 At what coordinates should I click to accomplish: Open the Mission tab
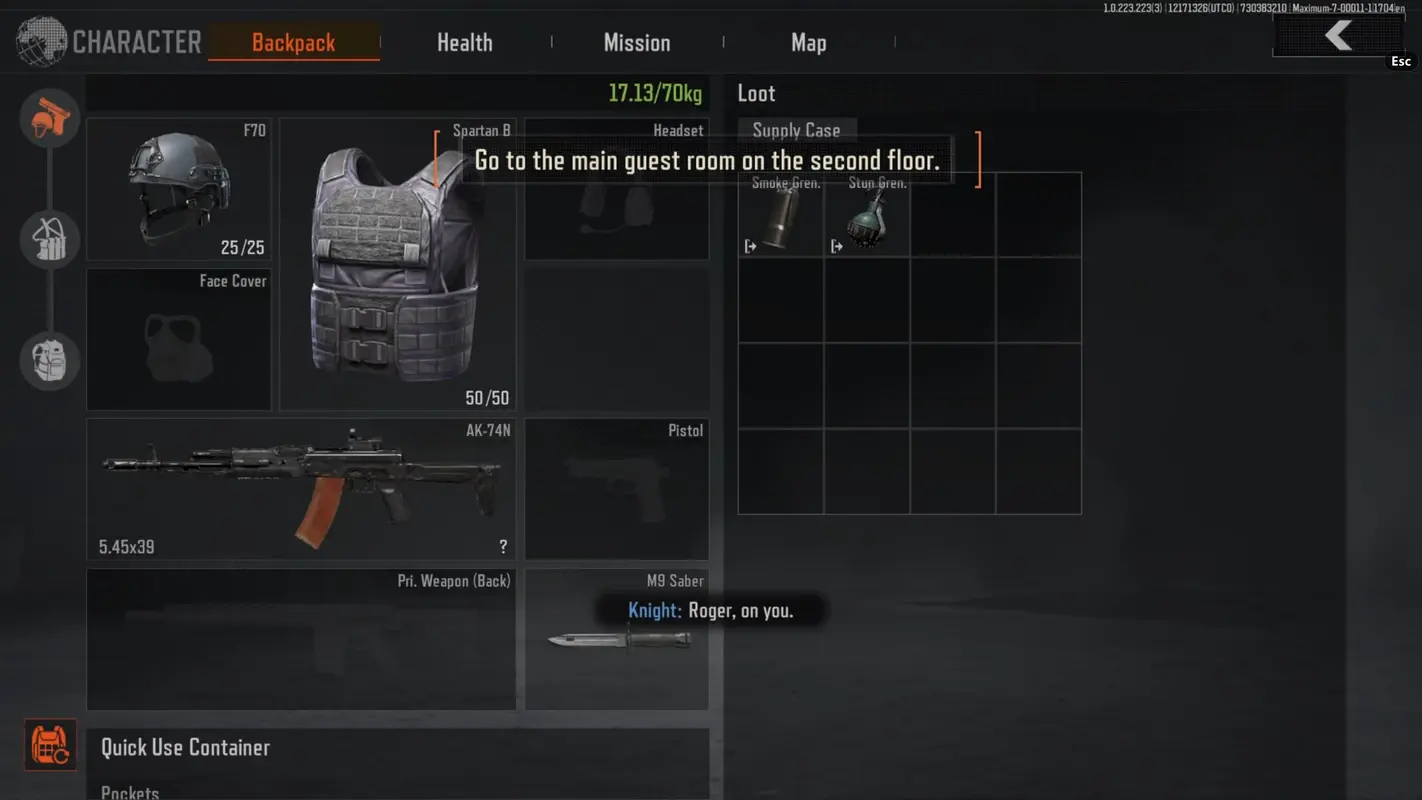pos(637,42)
